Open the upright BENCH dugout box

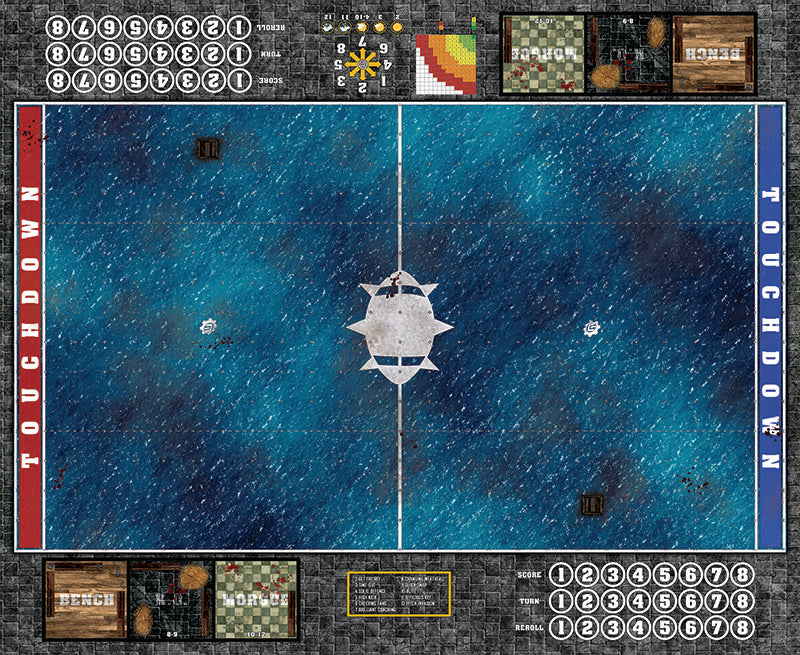click(85, 599)
